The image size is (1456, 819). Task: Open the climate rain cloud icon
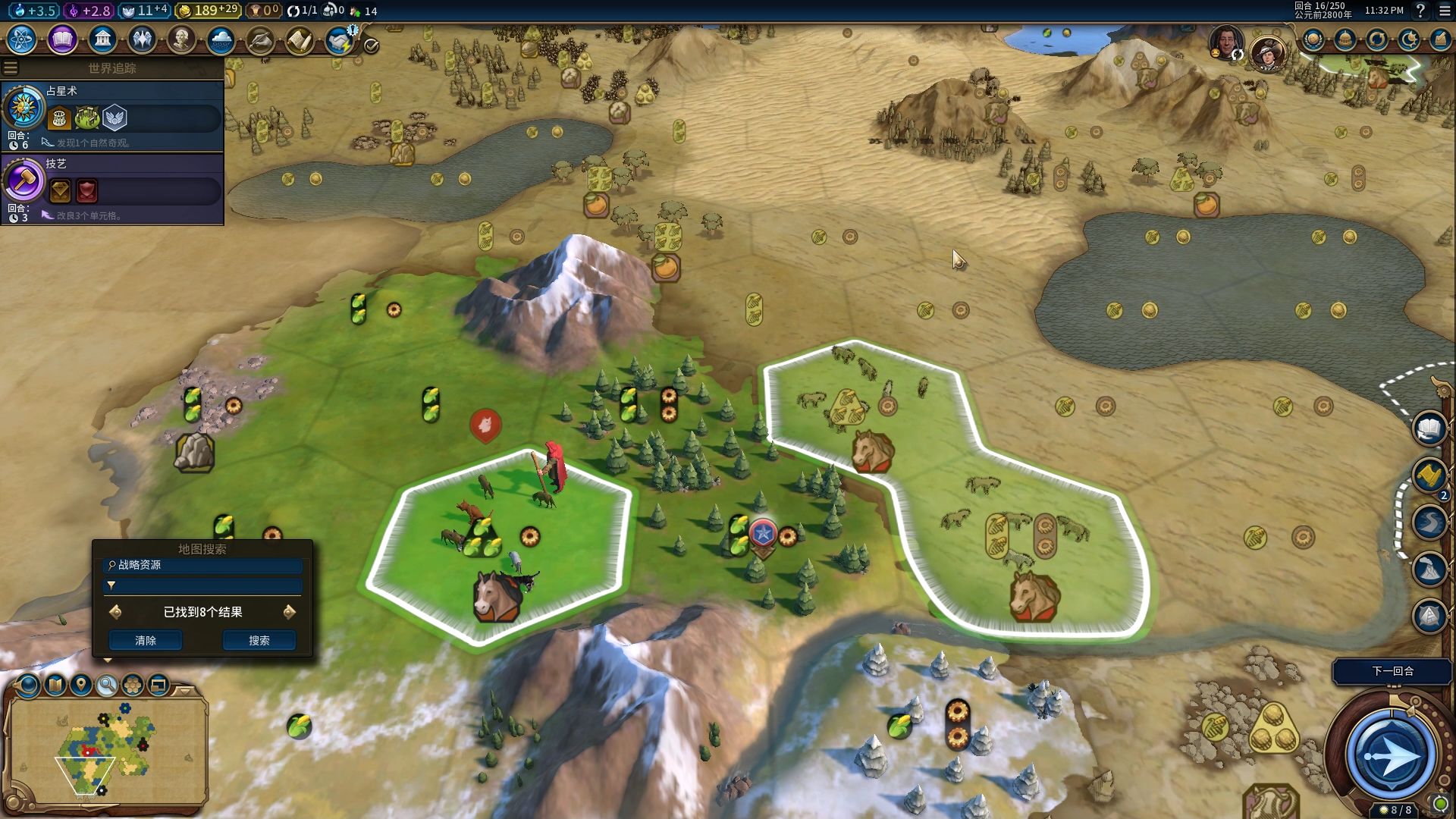coord(221,39)
